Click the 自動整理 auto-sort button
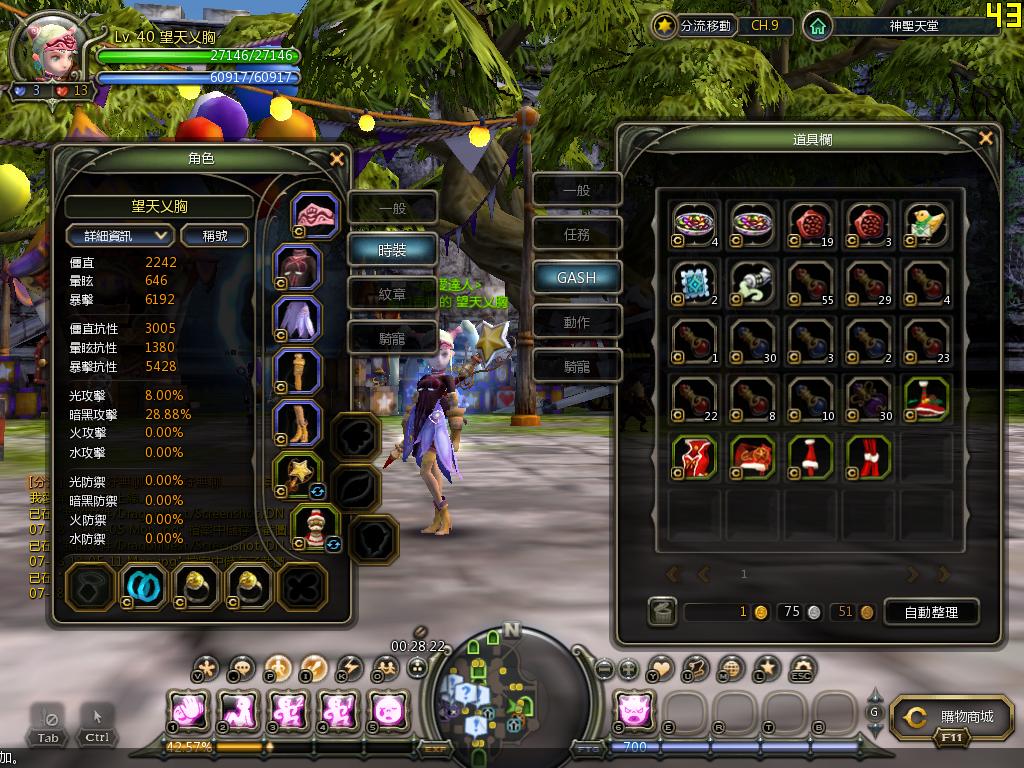The height and width of the screenshot is (768, 1024). pos(930,612)
